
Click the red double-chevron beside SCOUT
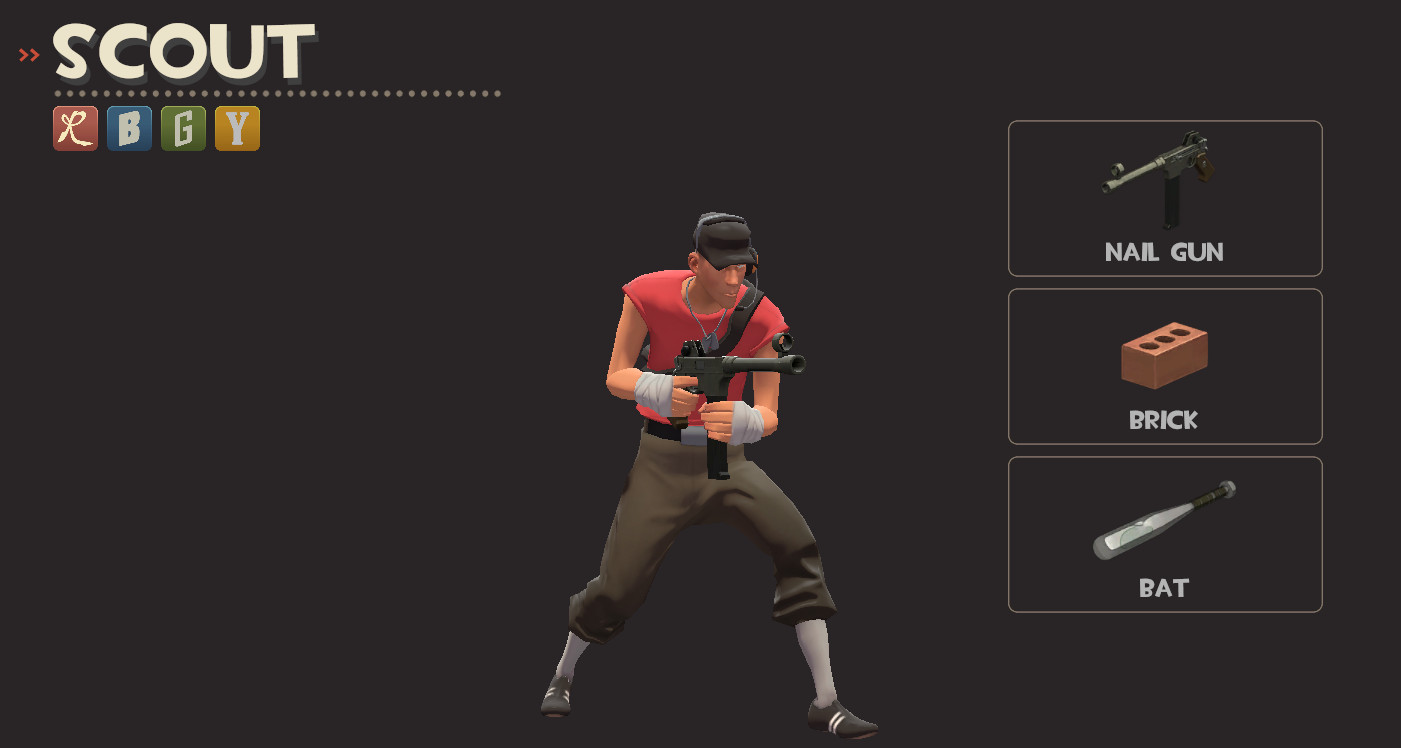(27, 54)
